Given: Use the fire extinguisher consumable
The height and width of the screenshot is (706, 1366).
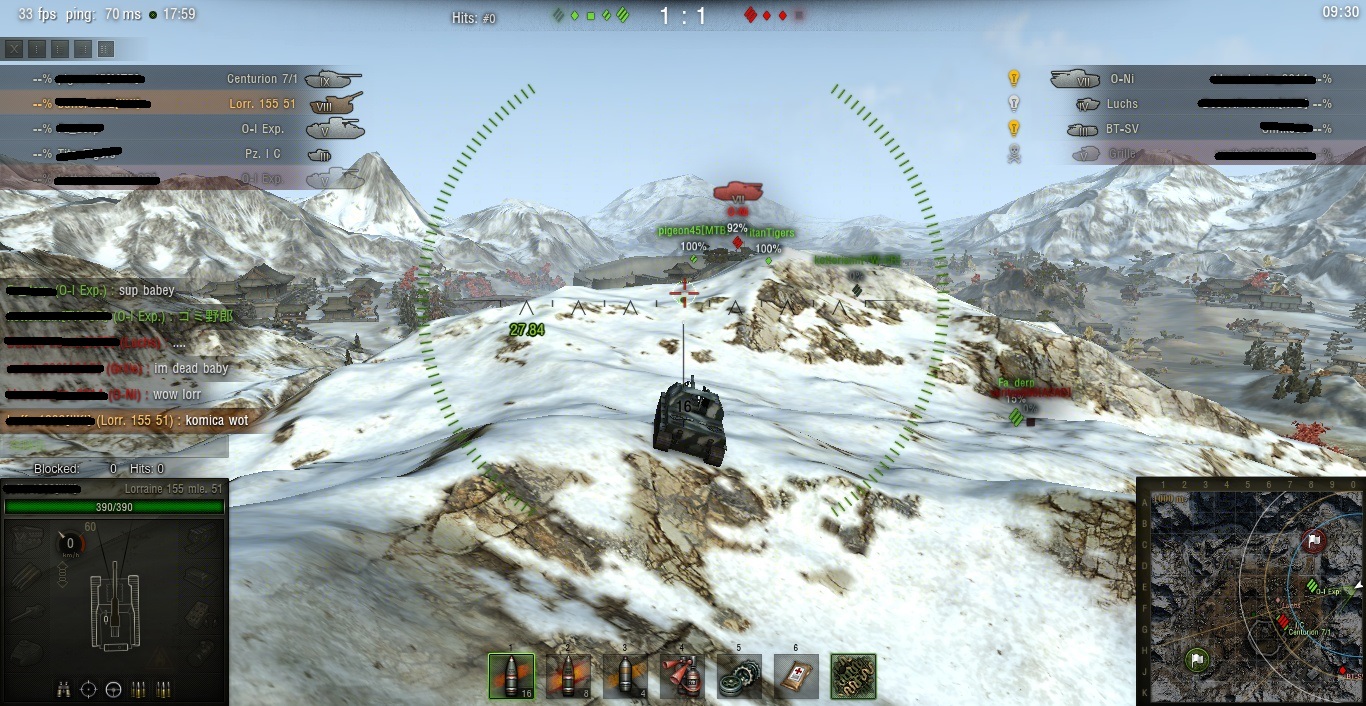Looking at the screenshot, I should click(x=682, y=676).
